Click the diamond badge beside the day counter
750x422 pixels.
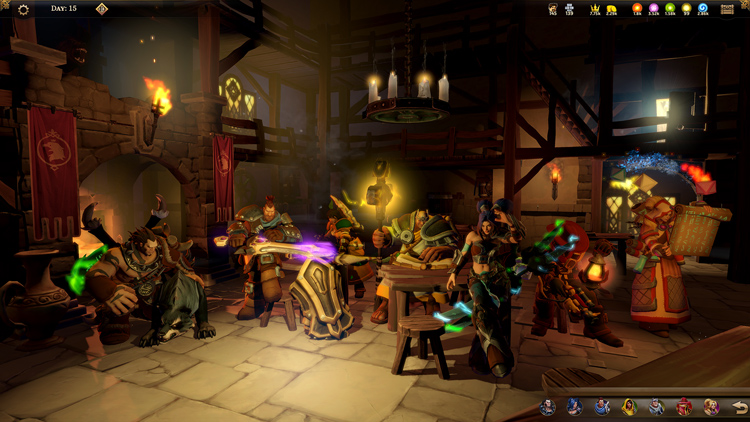(x=101, y=9)
